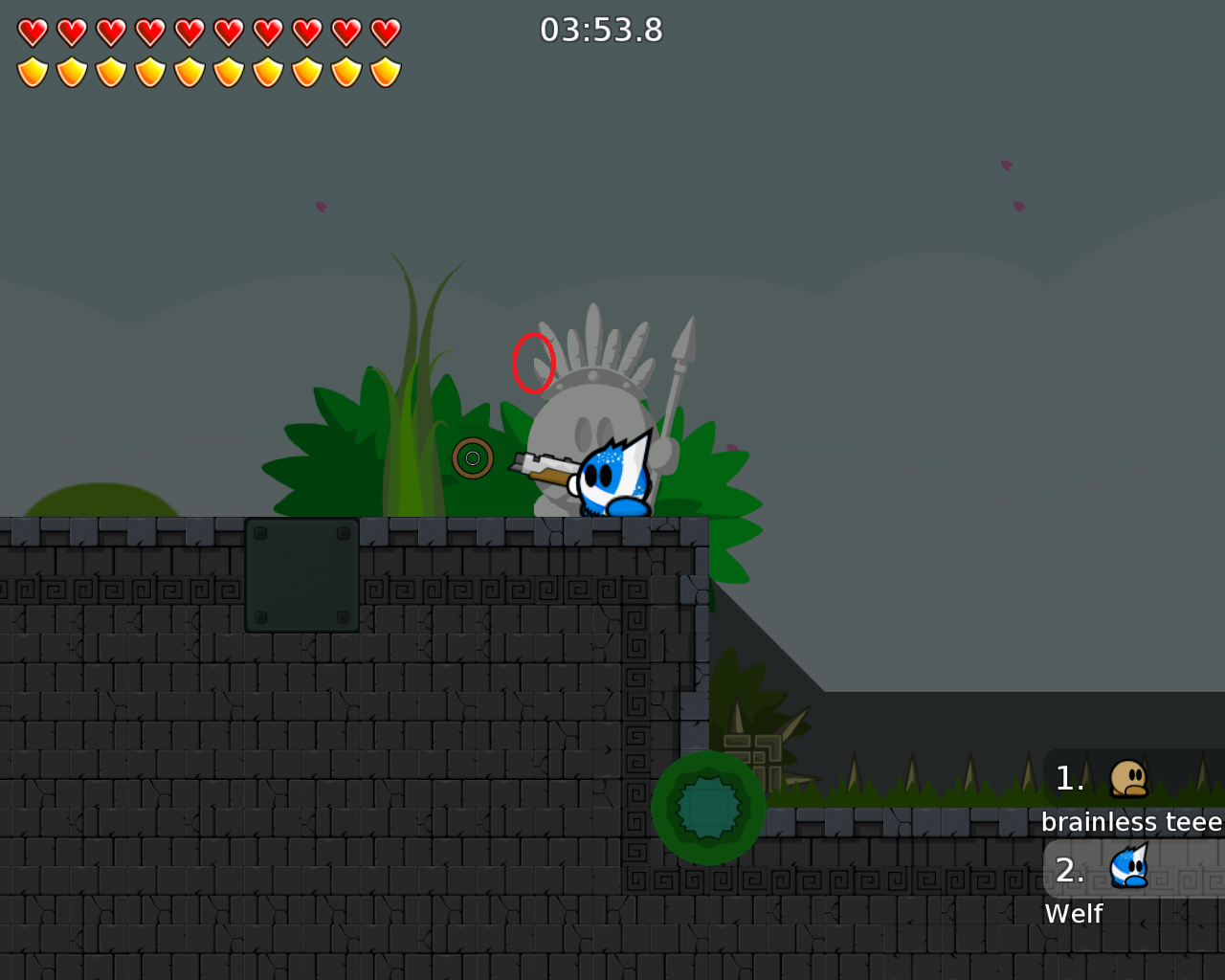Click the green spawn portal on the wall
Image resolution: width=1225 pixels, height=980 pixels.
click(x=708, y=806)
